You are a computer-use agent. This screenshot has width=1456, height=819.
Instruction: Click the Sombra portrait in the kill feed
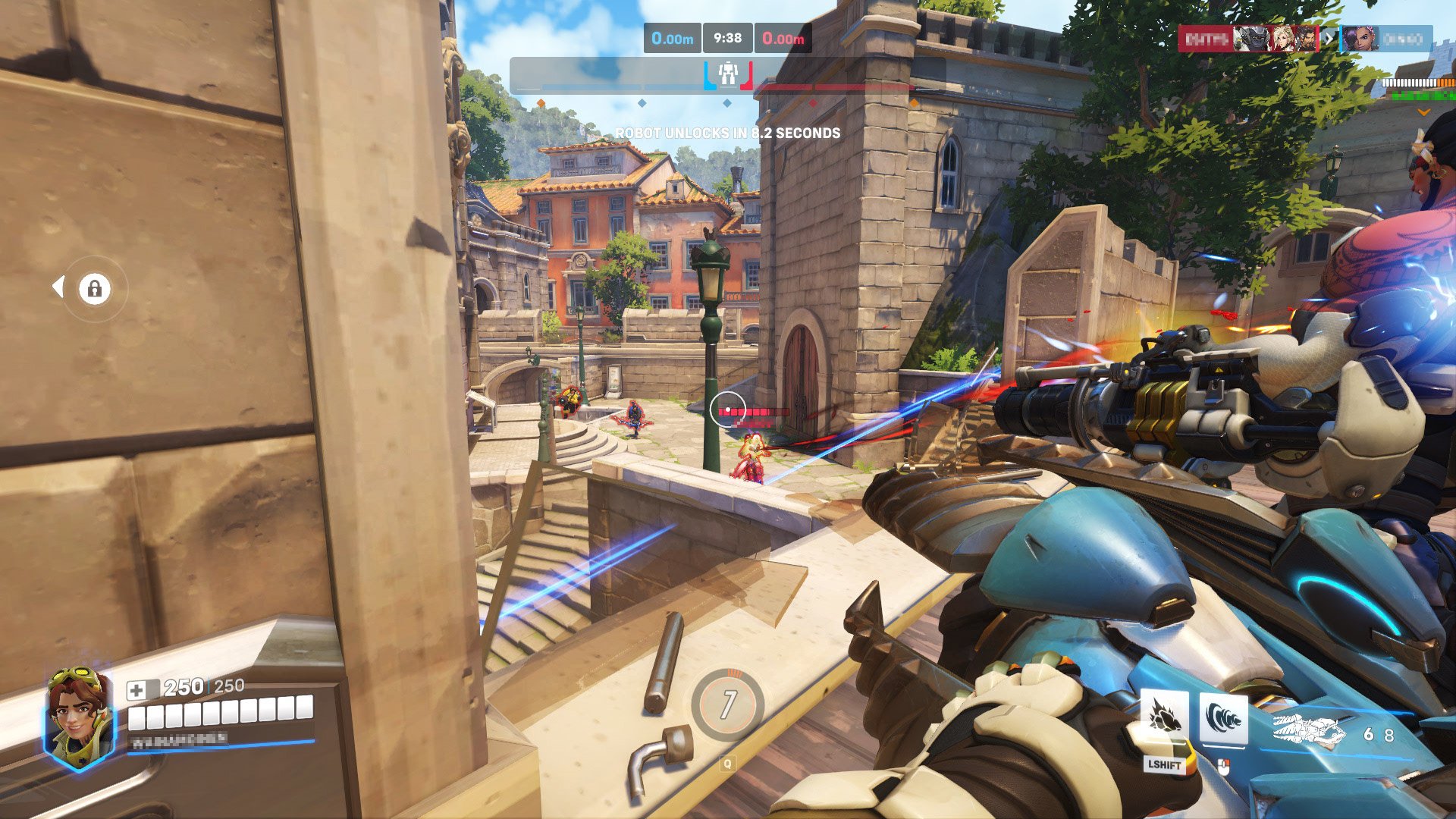click(1358, 39)
